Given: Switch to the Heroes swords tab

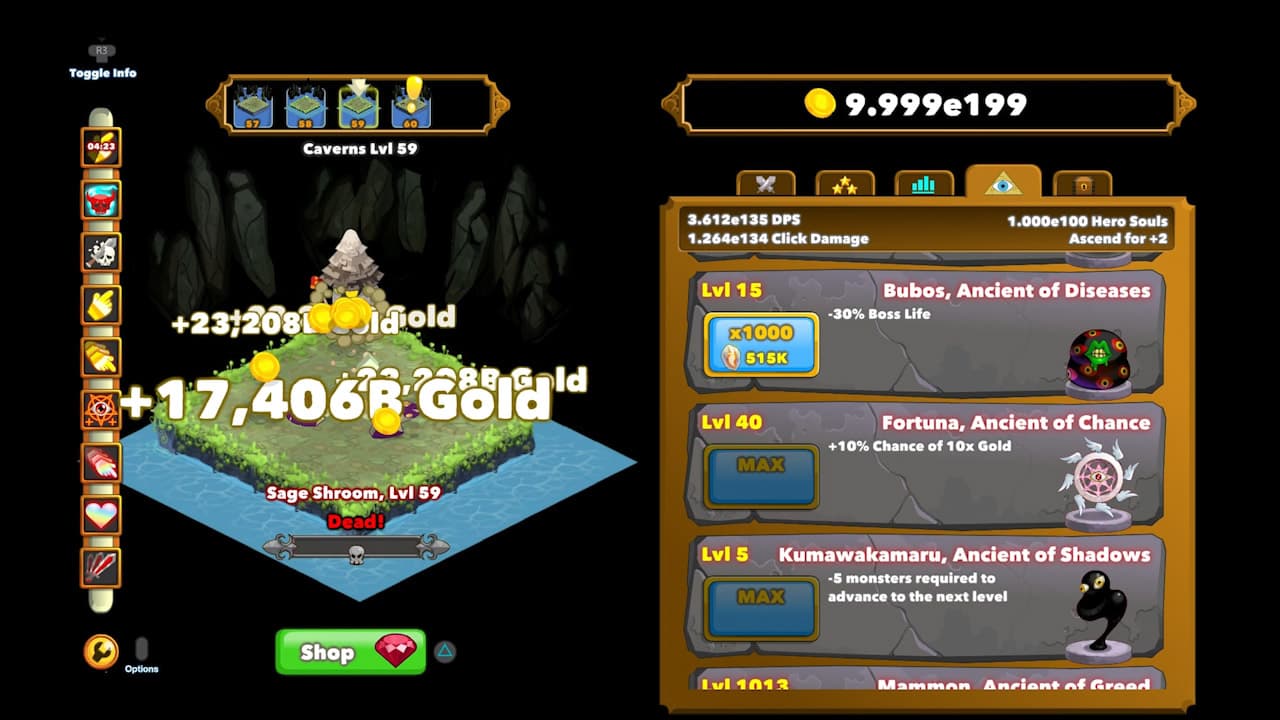Looking at the screenshot, I should 766,183.
